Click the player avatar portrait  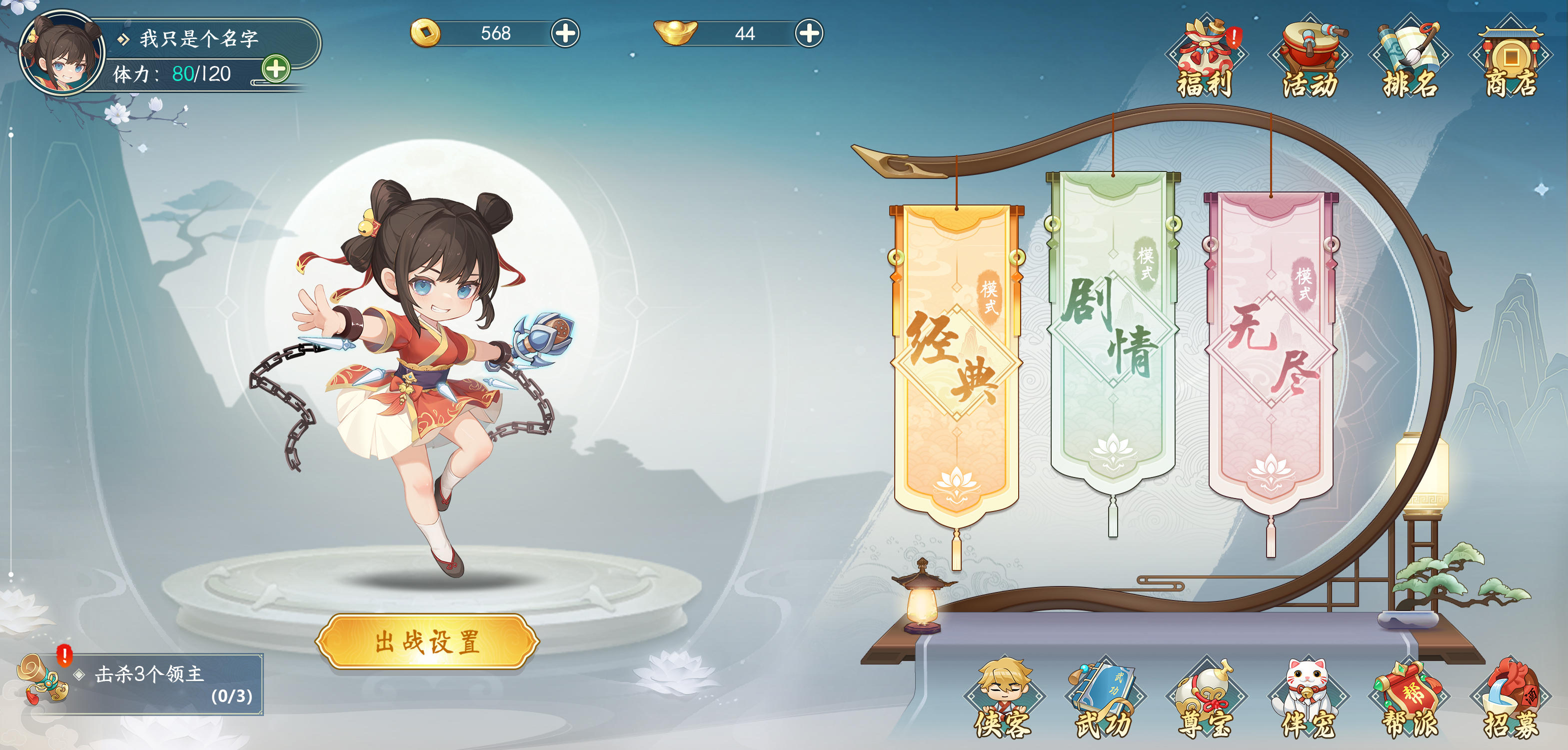pyautogui.click(x=62, y=53)
